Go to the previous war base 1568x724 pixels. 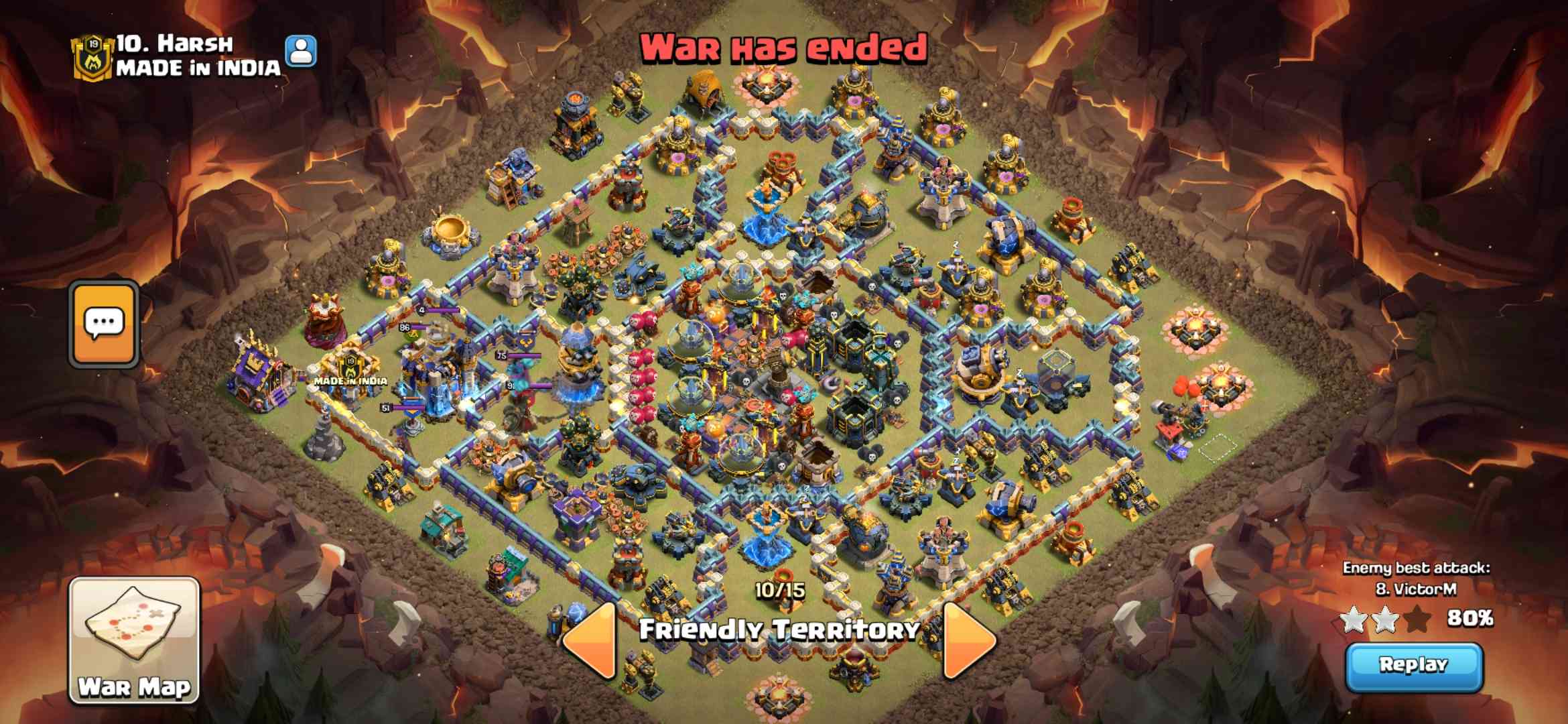[x=590, y=640]
